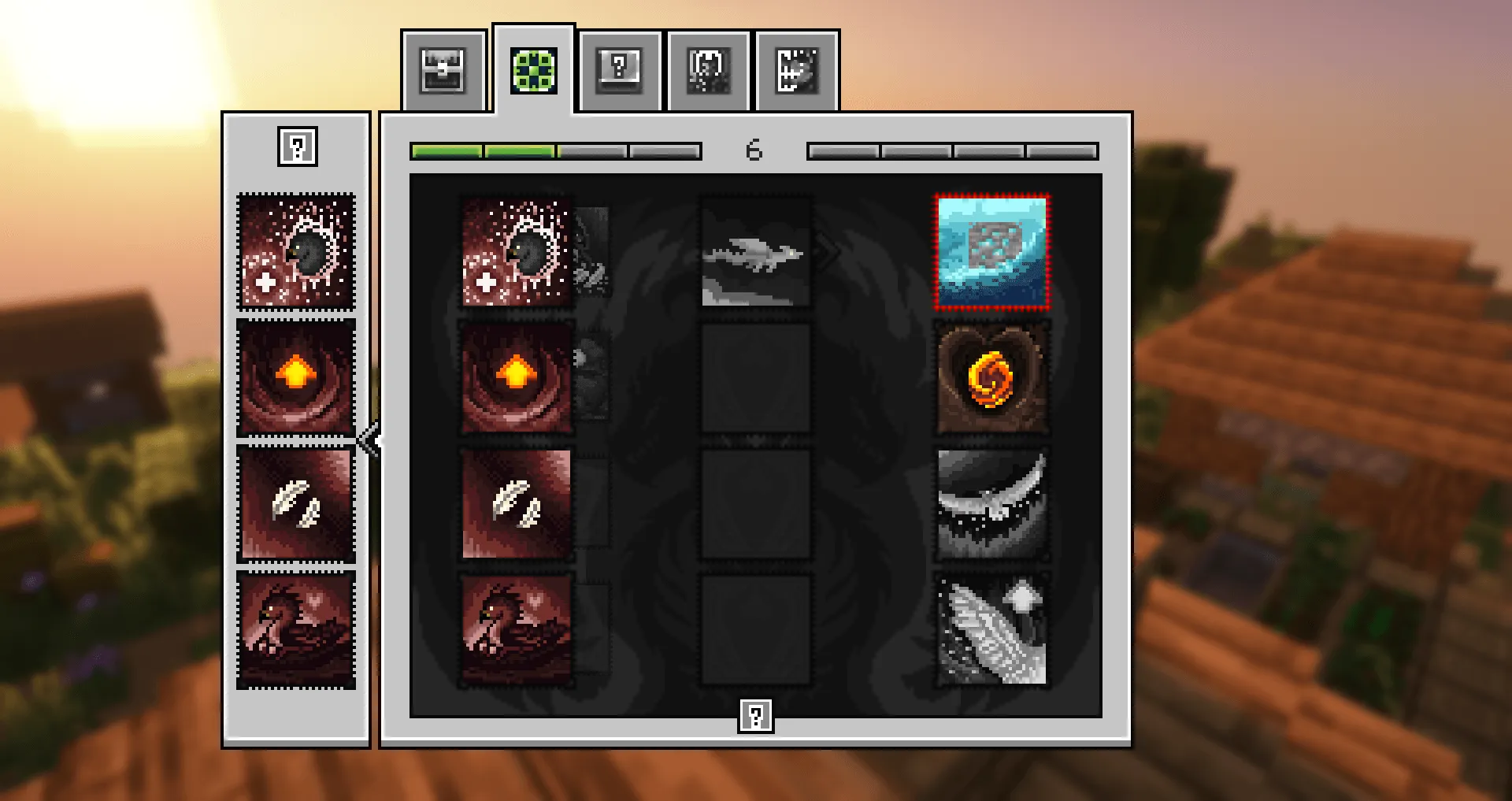Click the question mark button at the bottom

tap(755, 715)
